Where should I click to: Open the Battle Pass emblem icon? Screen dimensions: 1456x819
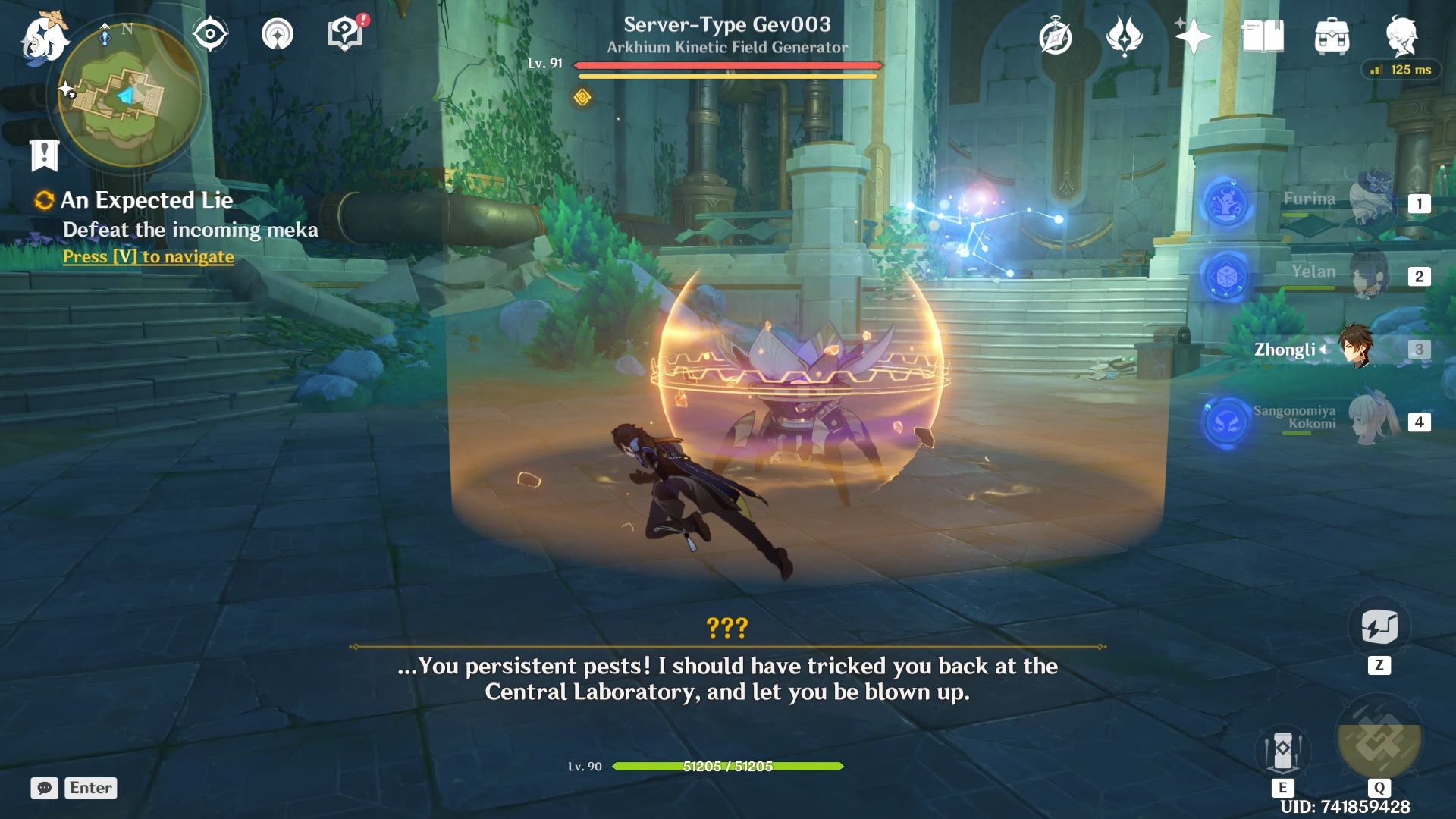pos(1124,36)
